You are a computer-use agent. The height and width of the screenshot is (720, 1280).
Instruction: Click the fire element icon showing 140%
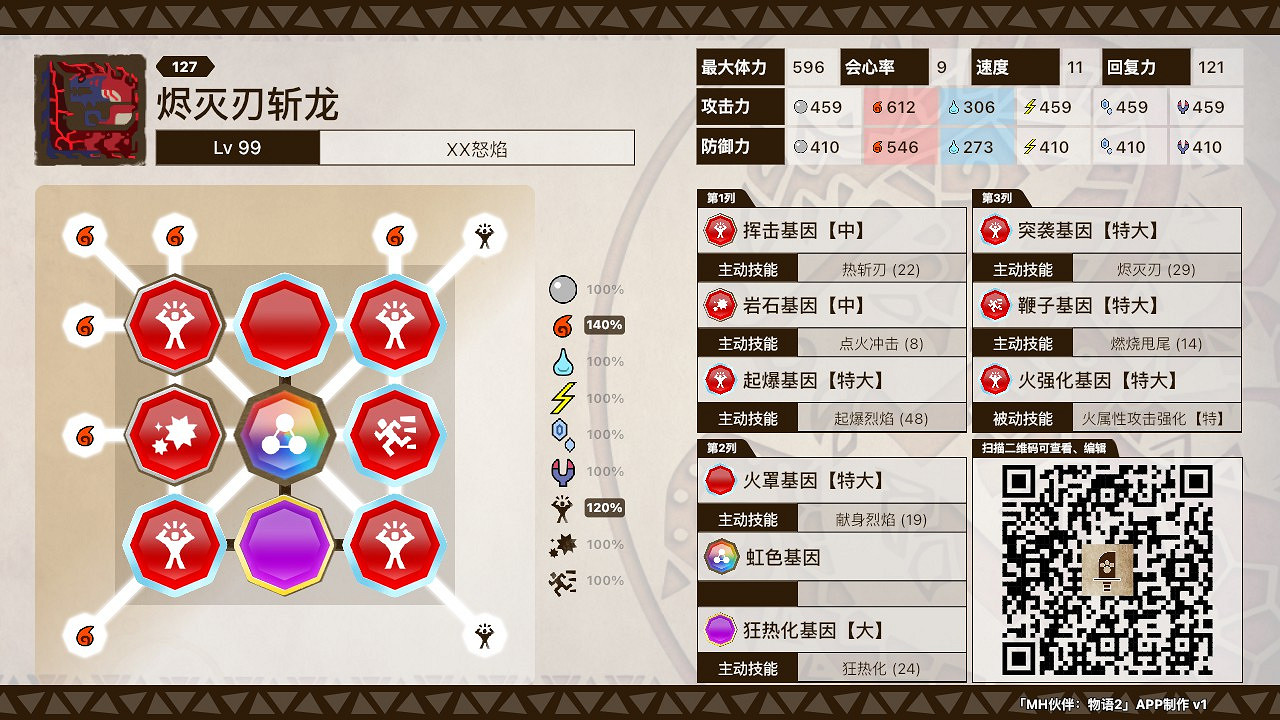(563, 325)
